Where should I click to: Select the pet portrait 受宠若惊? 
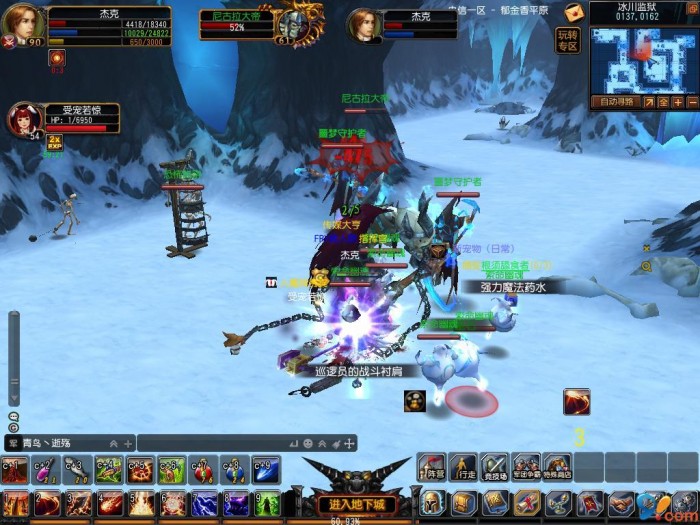24,120
